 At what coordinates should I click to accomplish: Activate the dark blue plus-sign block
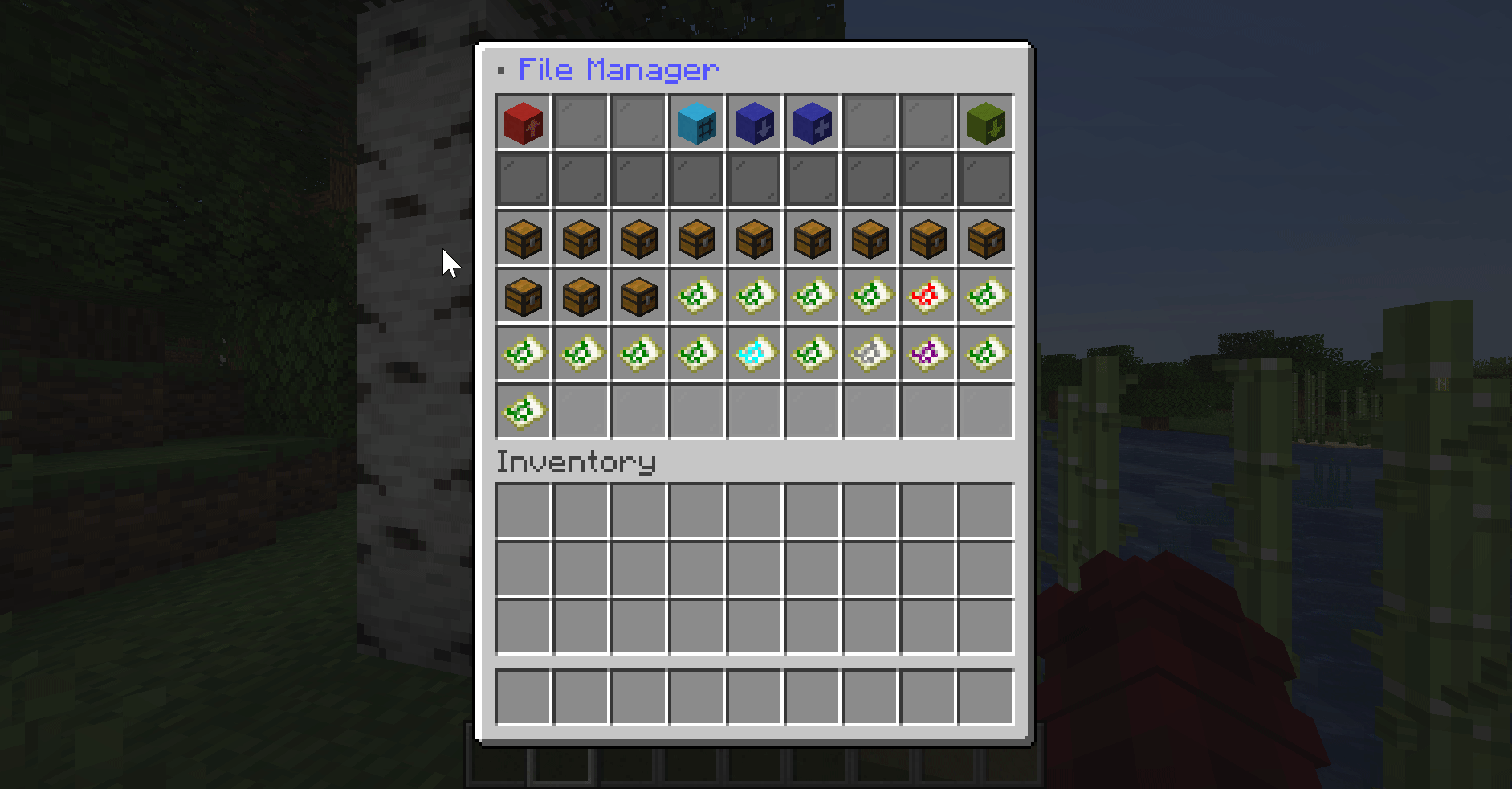point(812,123)
